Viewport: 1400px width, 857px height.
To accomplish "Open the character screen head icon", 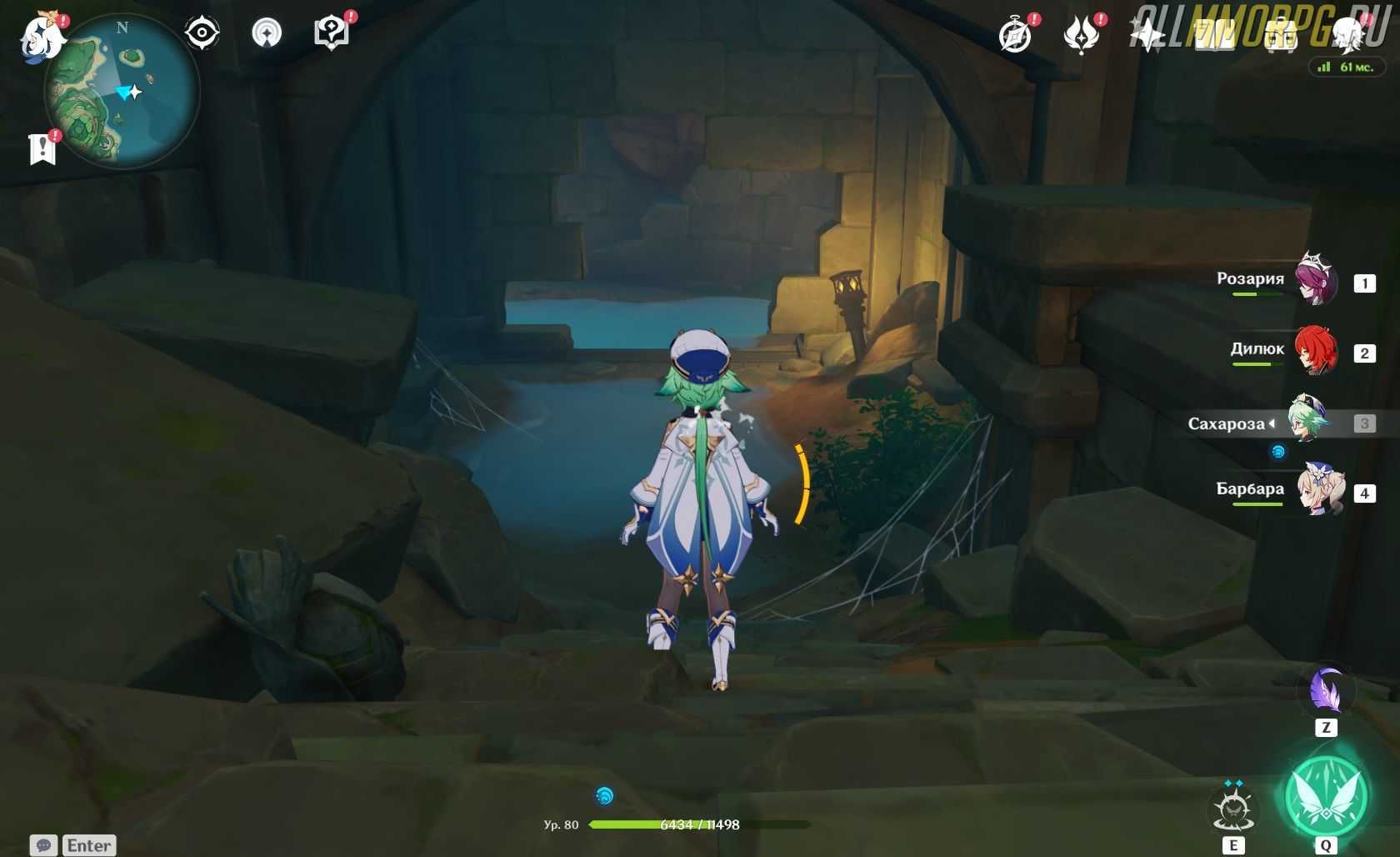I will click(1347, 36).
